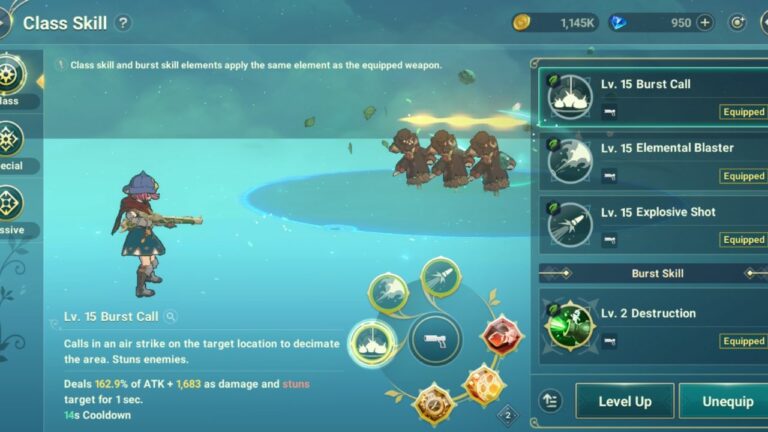Add more blue gems with the plus button
The image size is (768, 432).
[705, 23]
